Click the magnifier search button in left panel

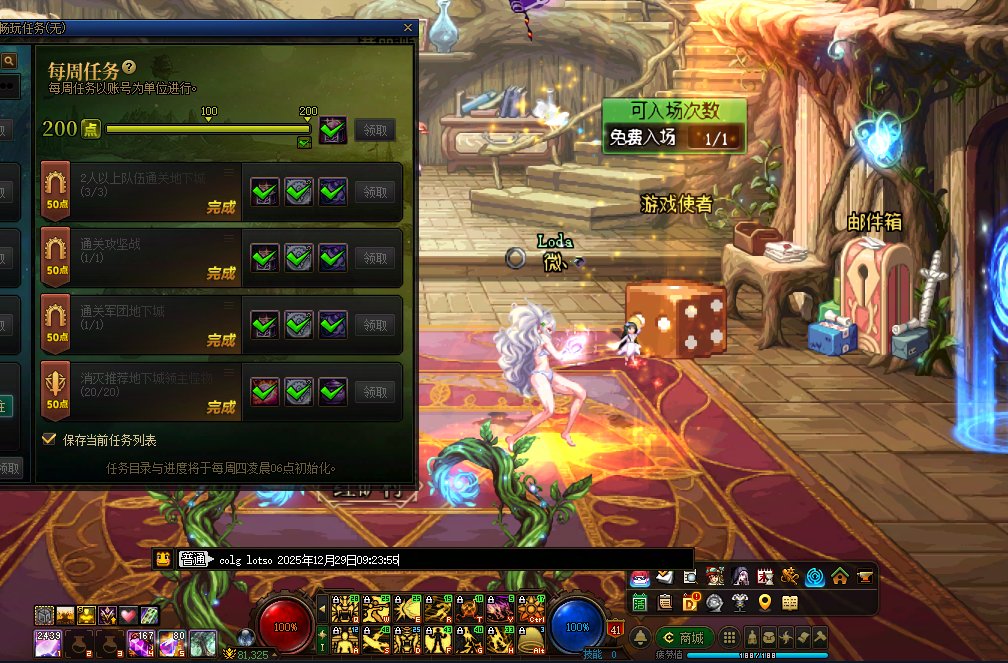(9, 61)
